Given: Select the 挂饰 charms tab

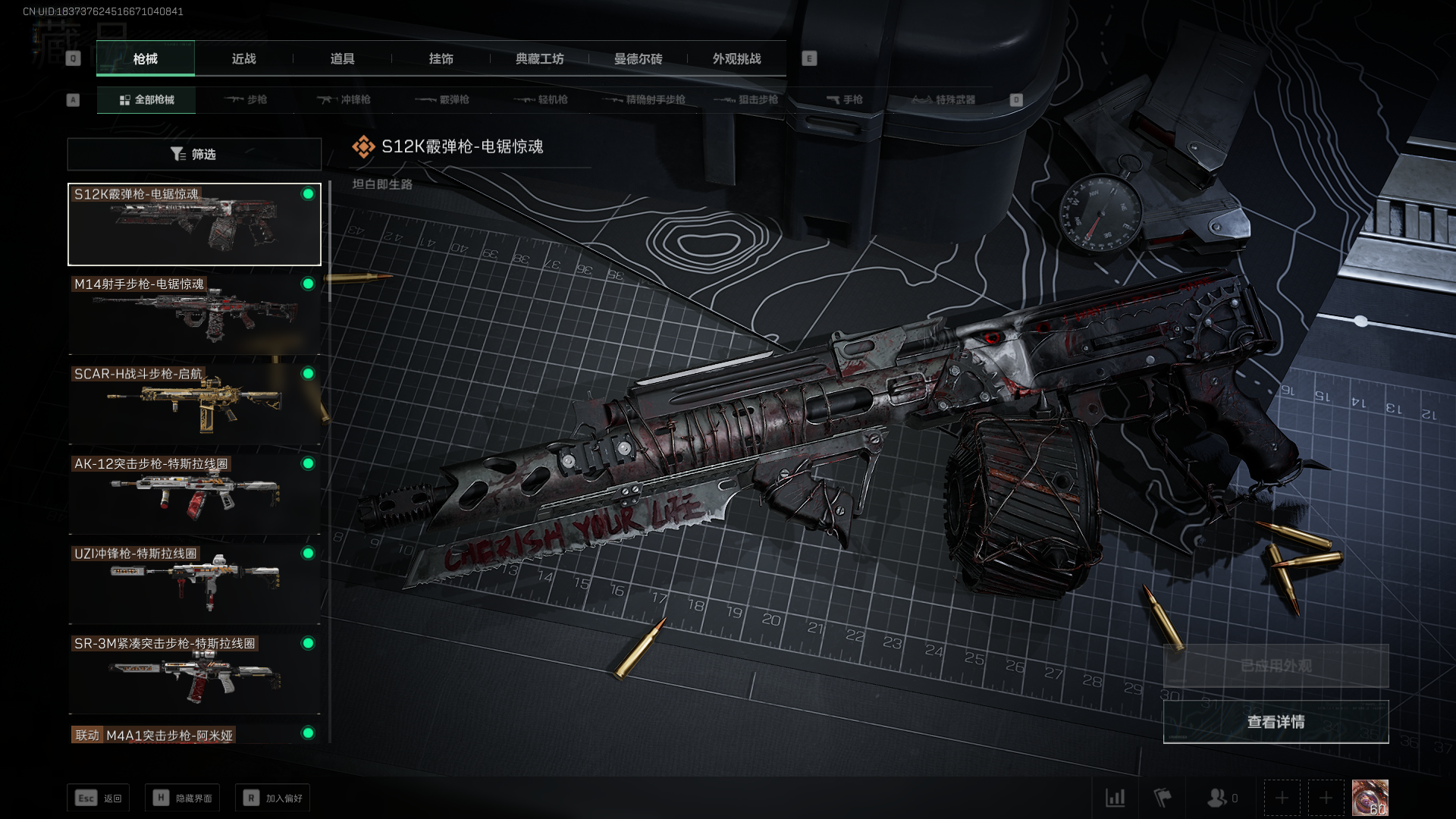Looking at the screenshot, I should (x=441, y=58).
